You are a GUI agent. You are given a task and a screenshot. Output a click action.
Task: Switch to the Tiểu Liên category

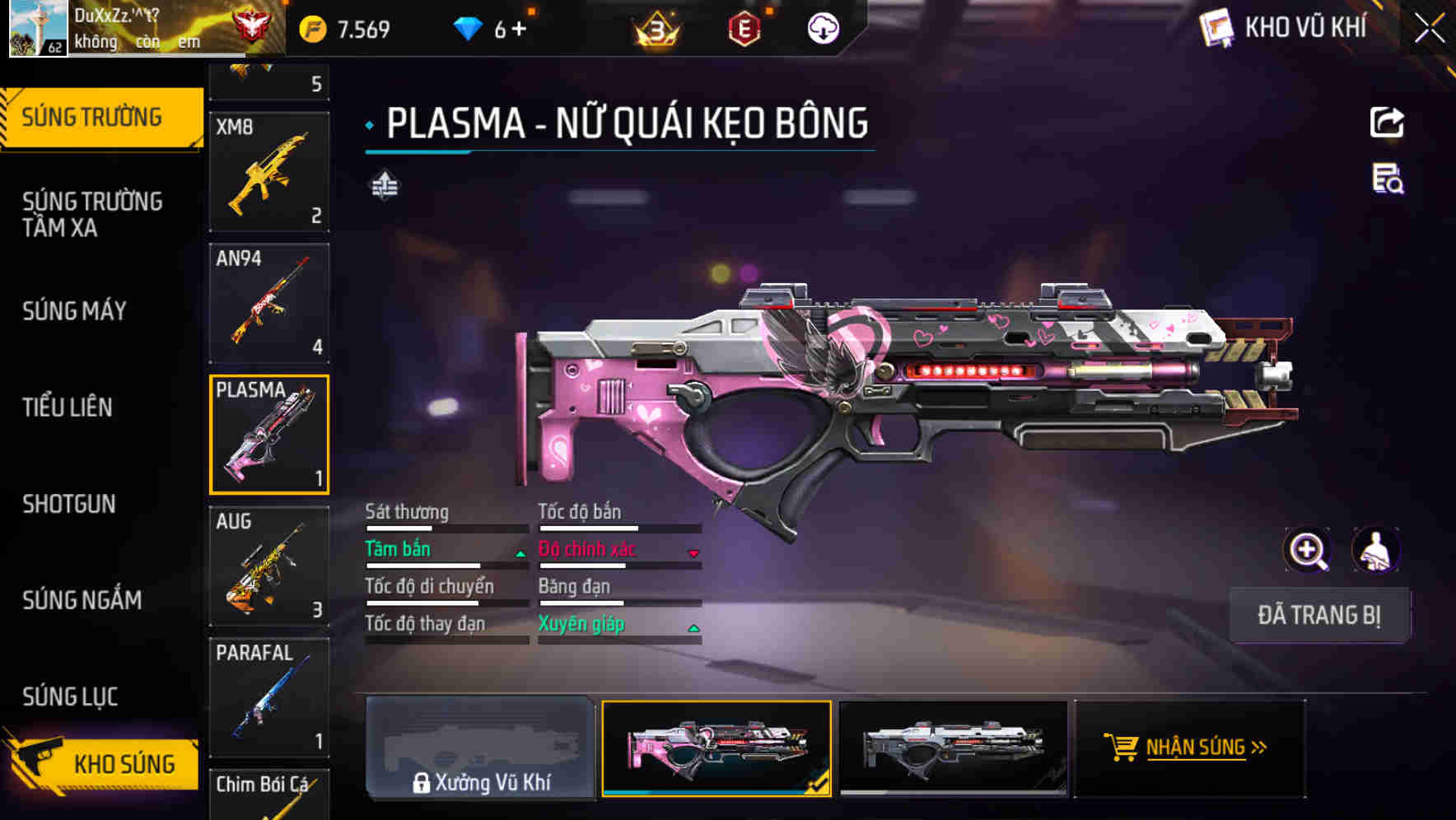(68, 408)
